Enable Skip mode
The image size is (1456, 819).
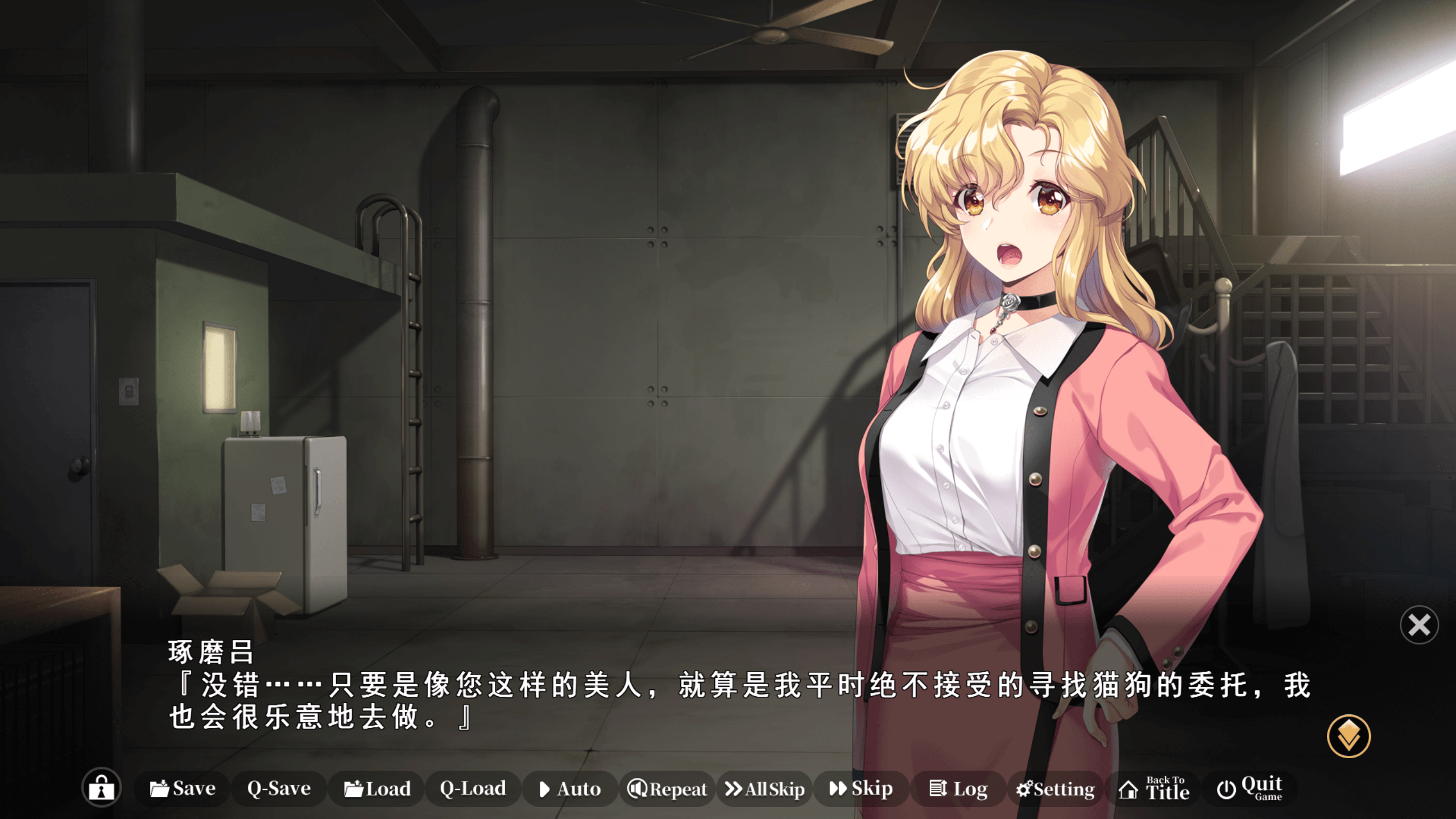[x=862, y=789]
